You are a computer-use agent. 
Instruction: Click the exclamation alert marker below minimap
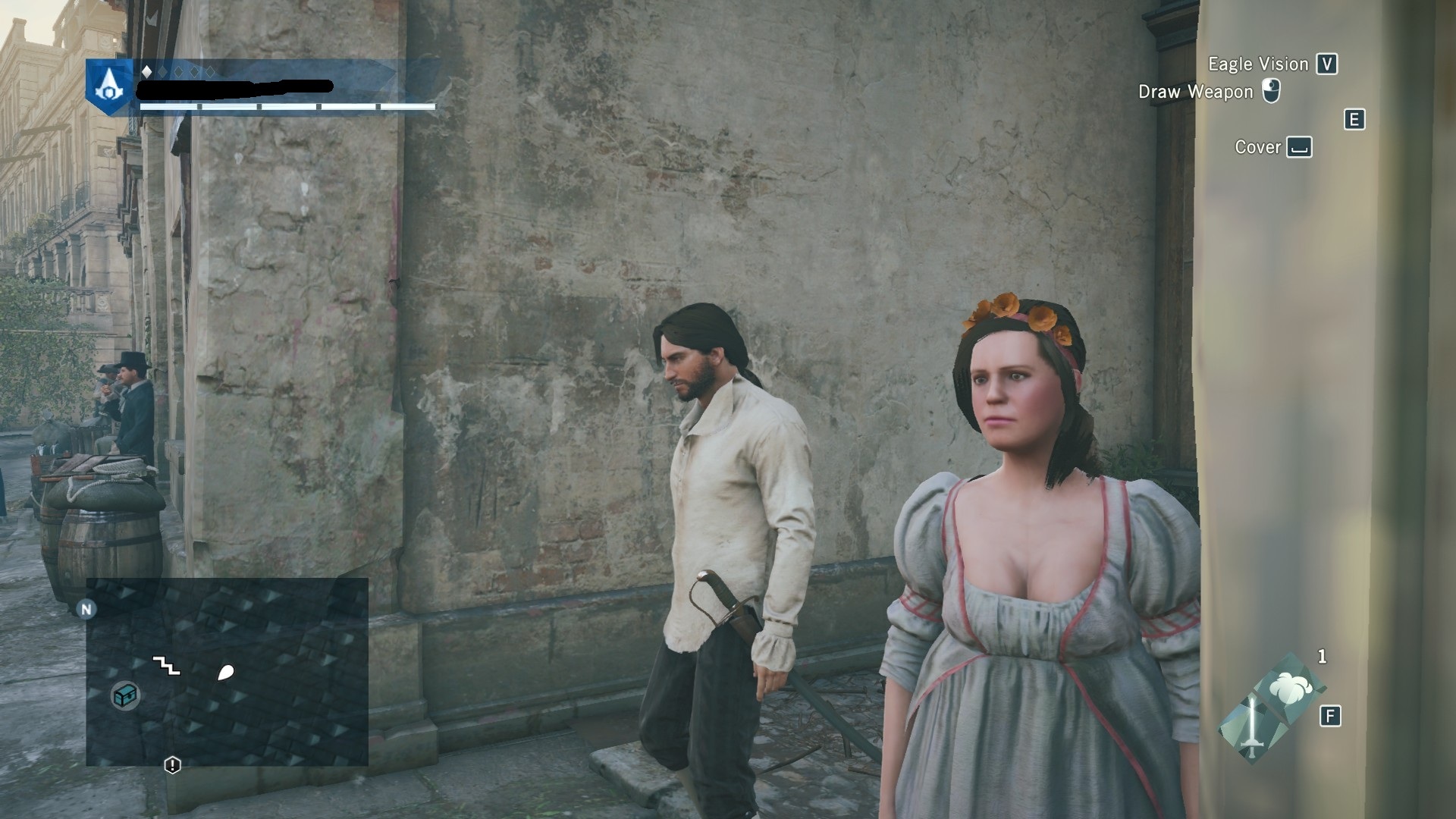point(172,764)
